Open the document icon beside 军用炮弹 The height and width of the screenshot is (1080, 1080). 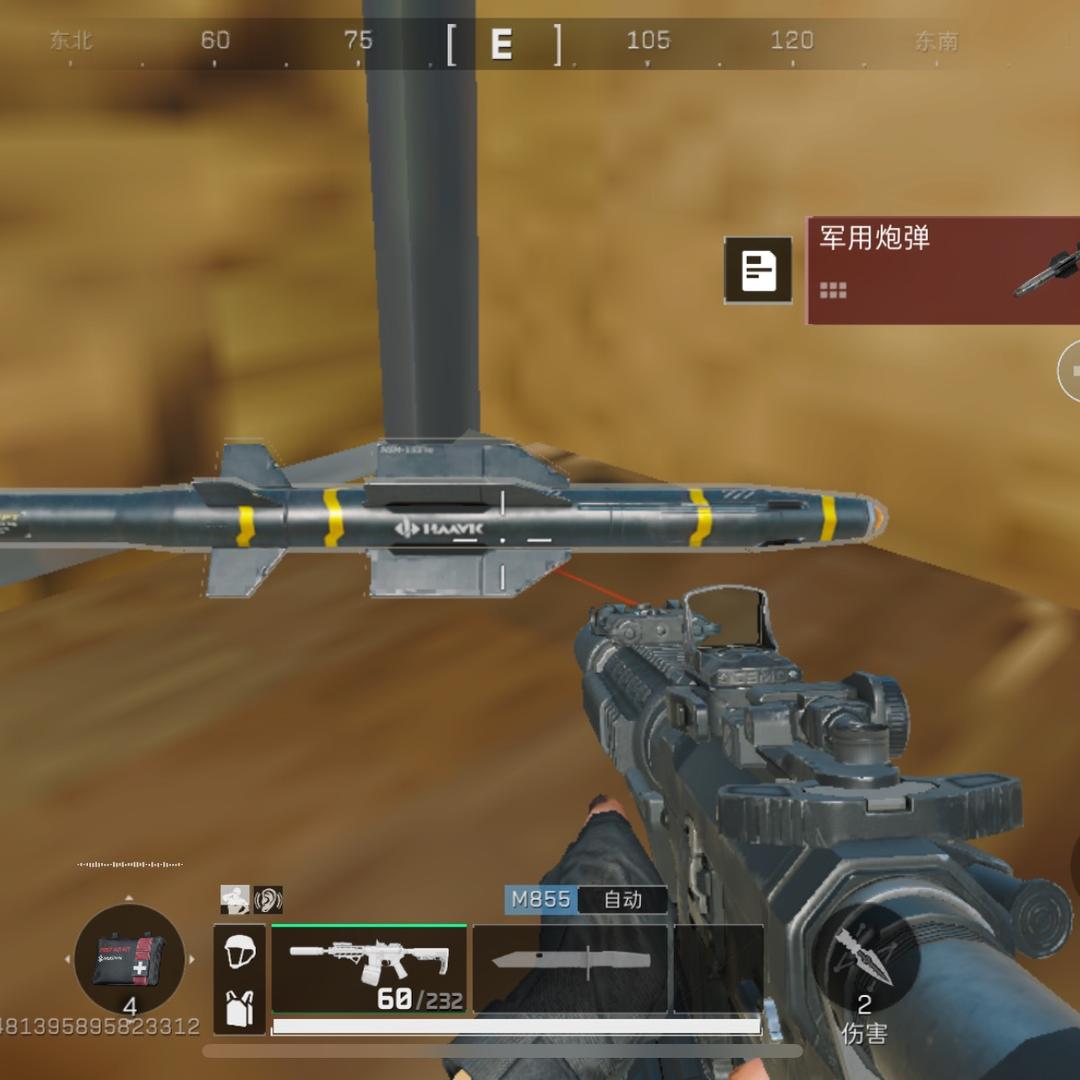pos(759,270)
